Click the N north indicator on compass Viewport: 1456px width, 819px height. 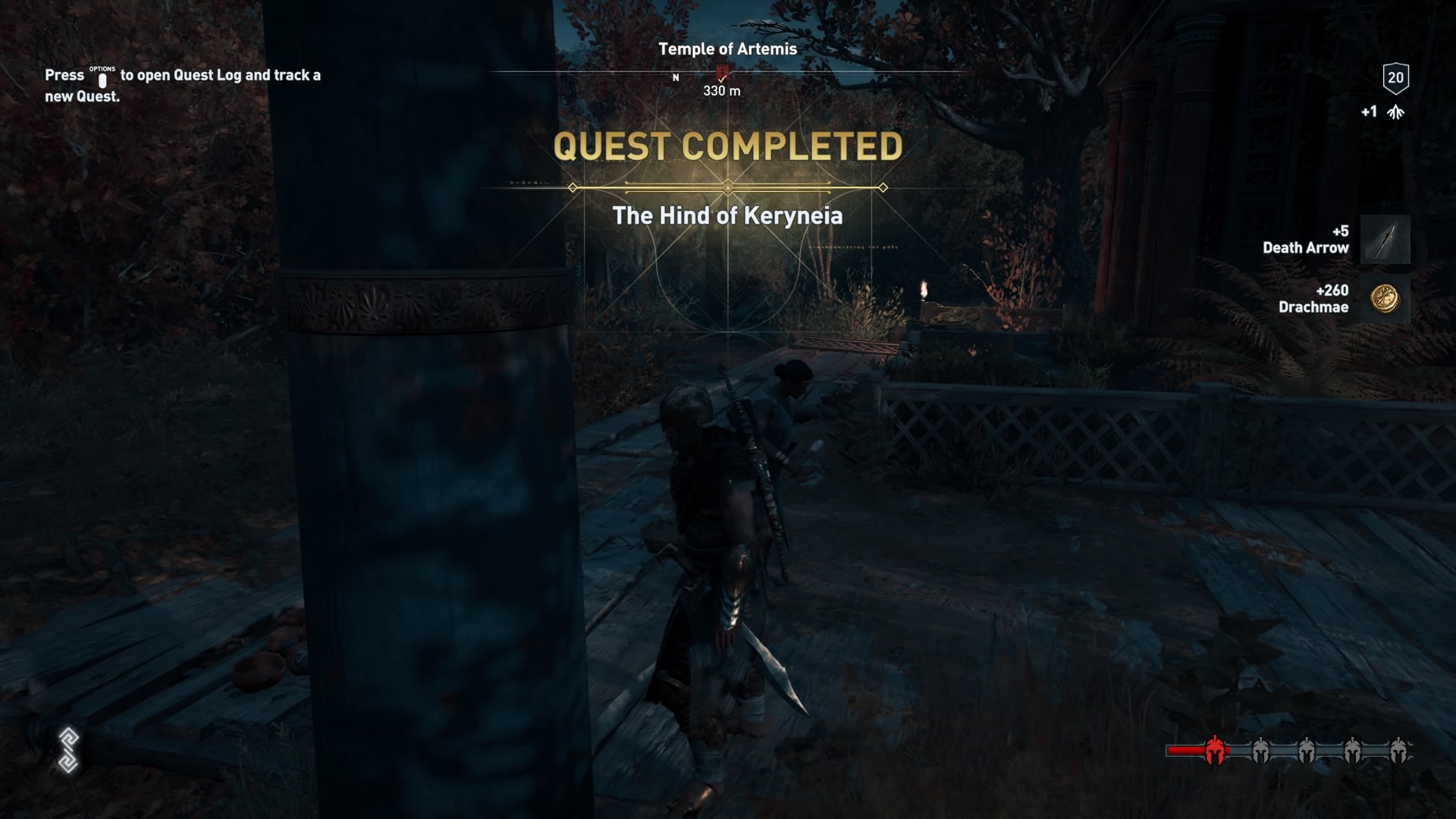(676, 77)
